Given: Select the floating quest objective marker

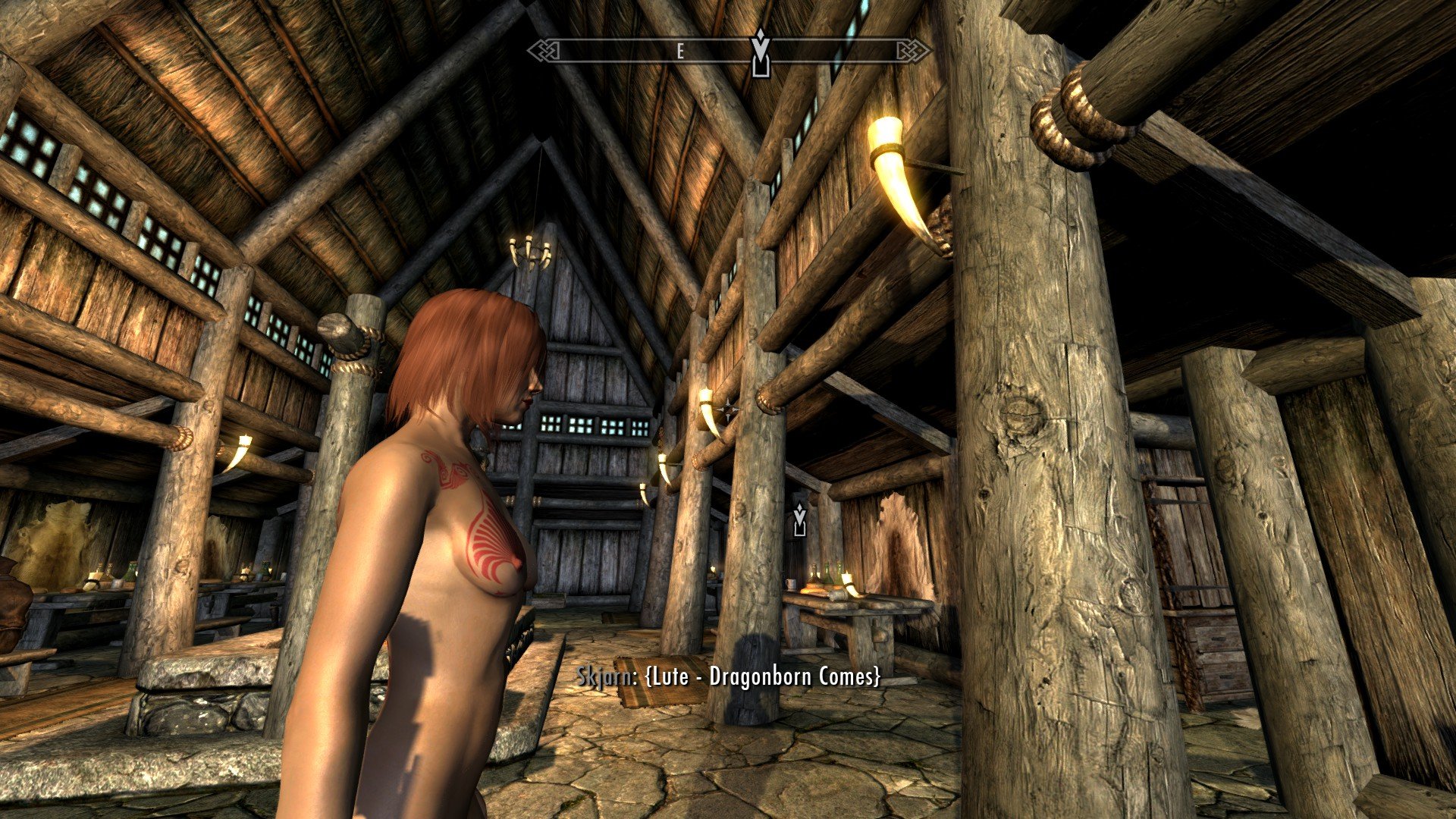Looking at the screenshot, I should pos(799,521).
